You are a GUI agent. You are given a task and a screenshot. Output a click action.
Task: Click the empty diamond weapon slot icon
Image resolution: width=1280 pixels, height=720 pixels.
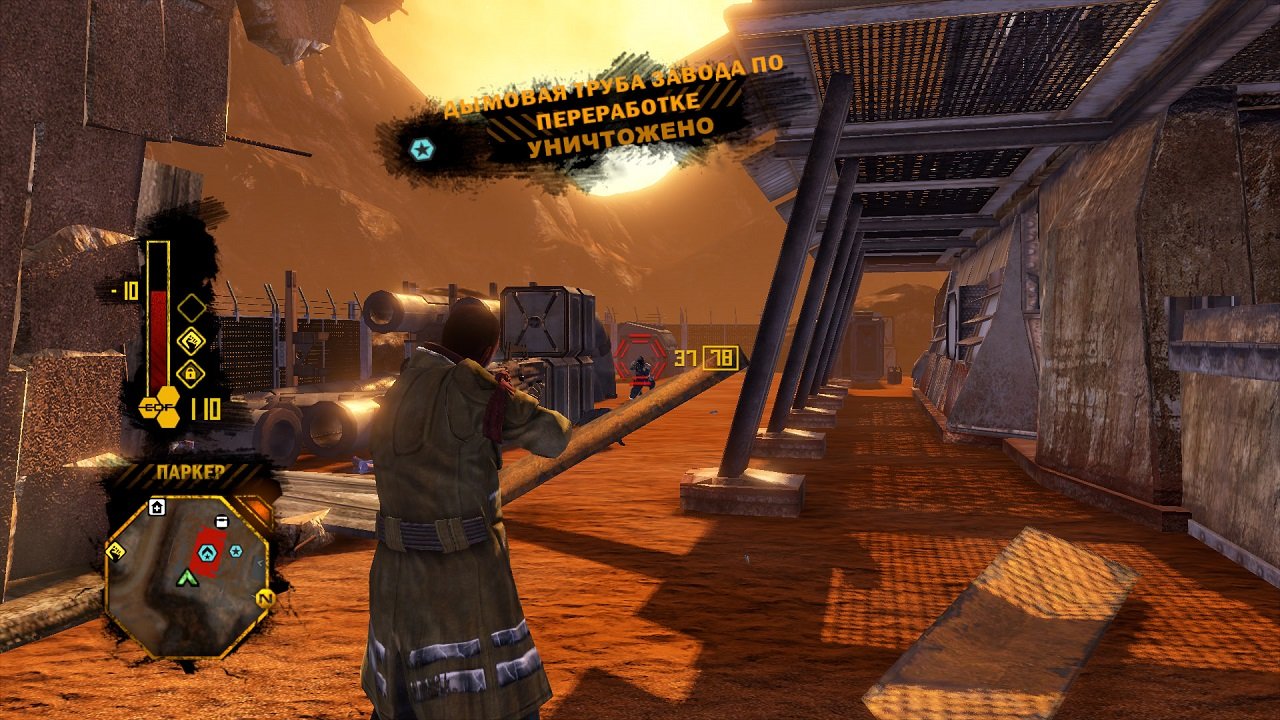click(190, 307)
